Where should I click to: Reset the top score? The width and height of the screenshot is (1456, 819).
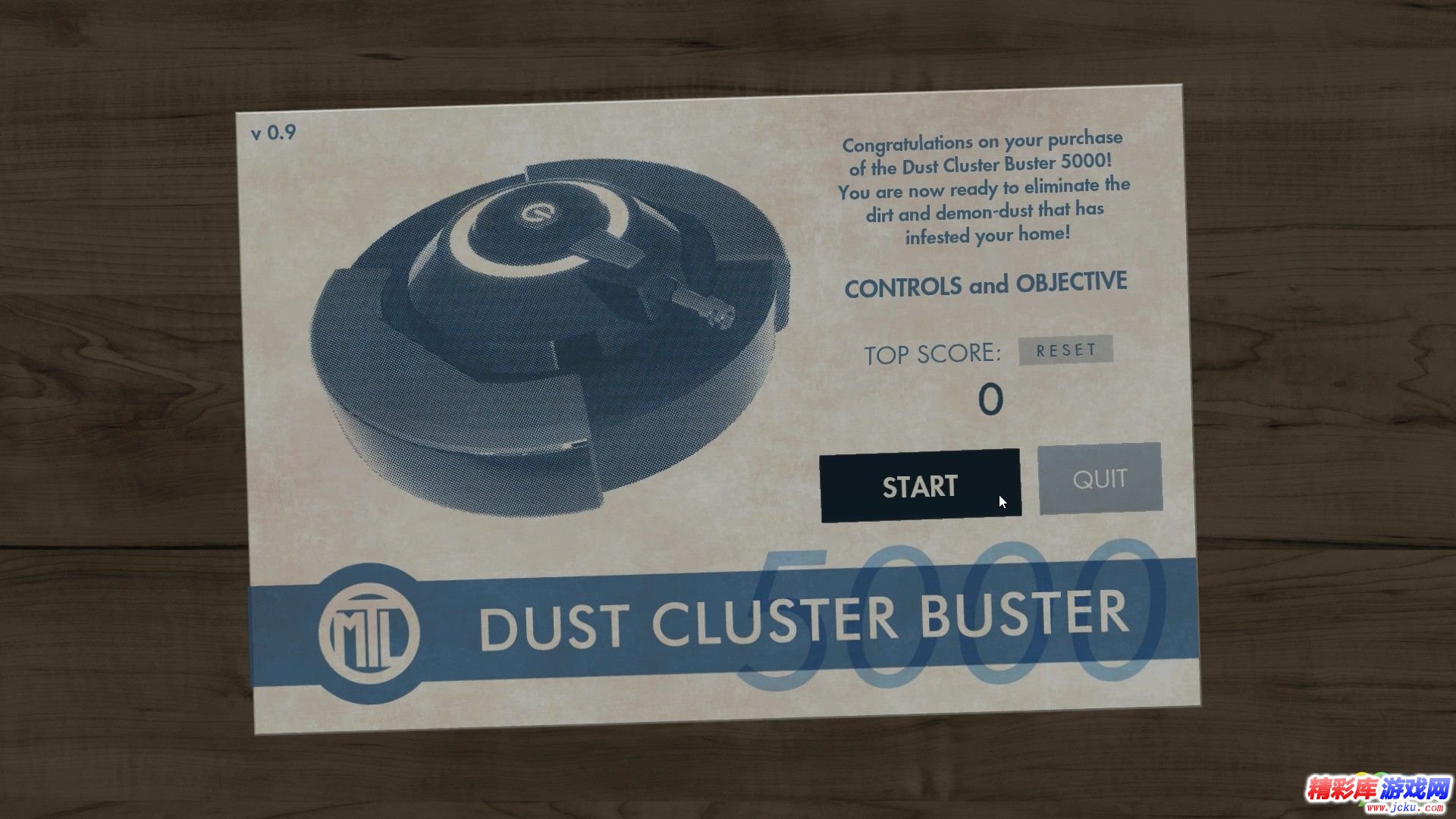coord(1065,350)
